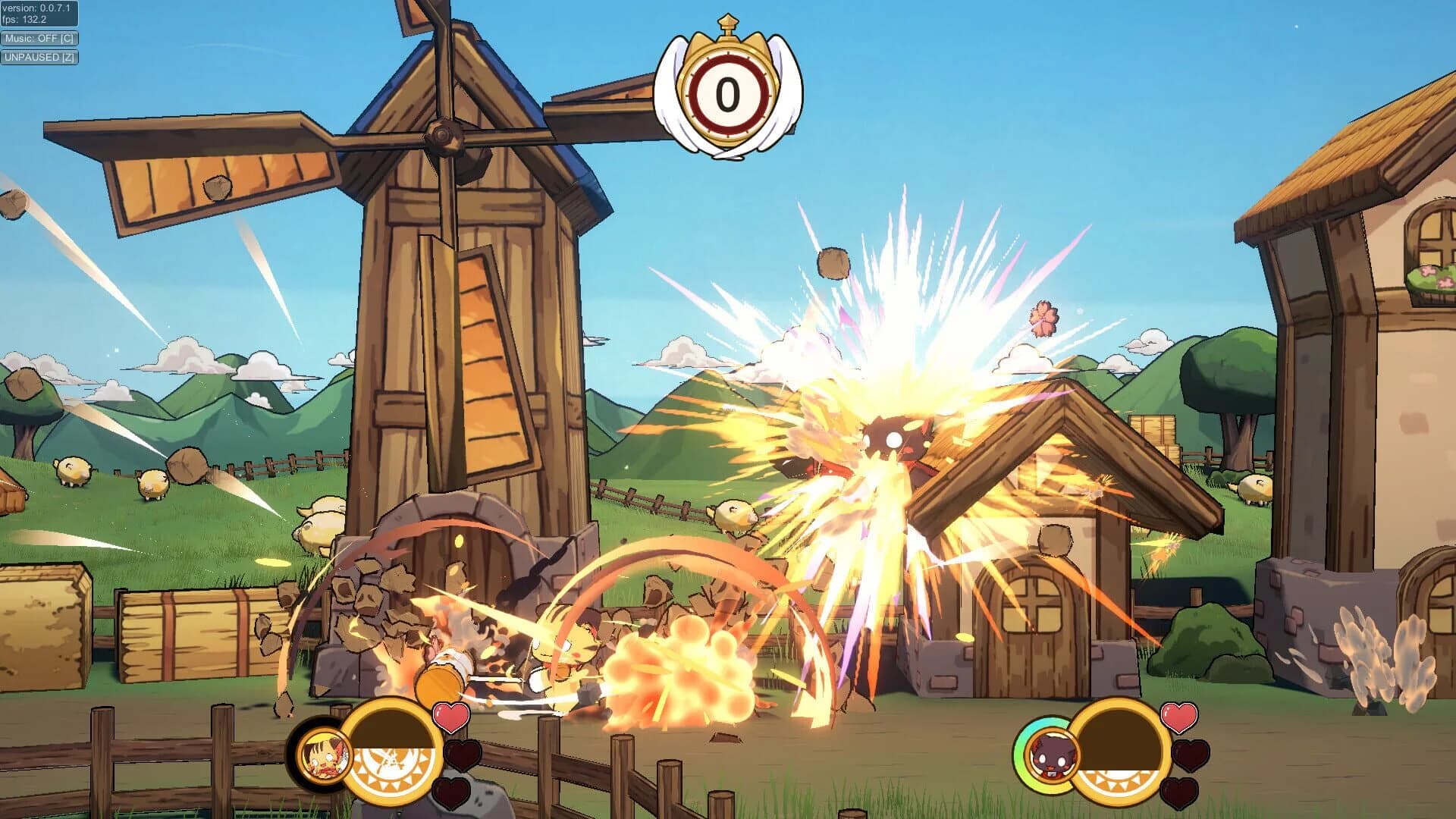The height and width of the screenshot is (819, 1456).
Task: Click the UNPAUSED [Z] label text
Action: 38,58
